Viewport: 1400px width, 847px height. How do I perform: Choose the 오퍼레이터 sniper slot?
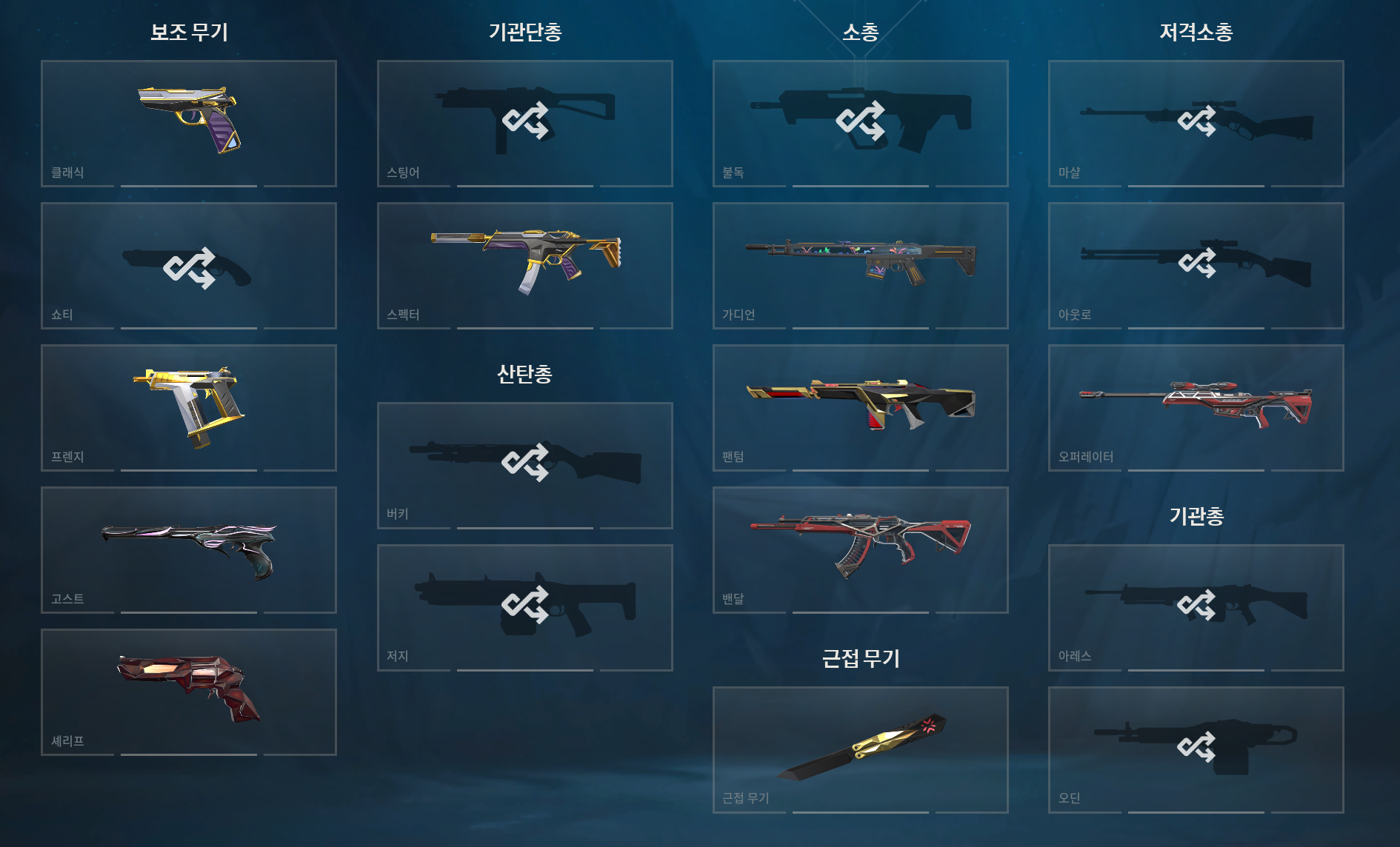(x=1196, y=407)
